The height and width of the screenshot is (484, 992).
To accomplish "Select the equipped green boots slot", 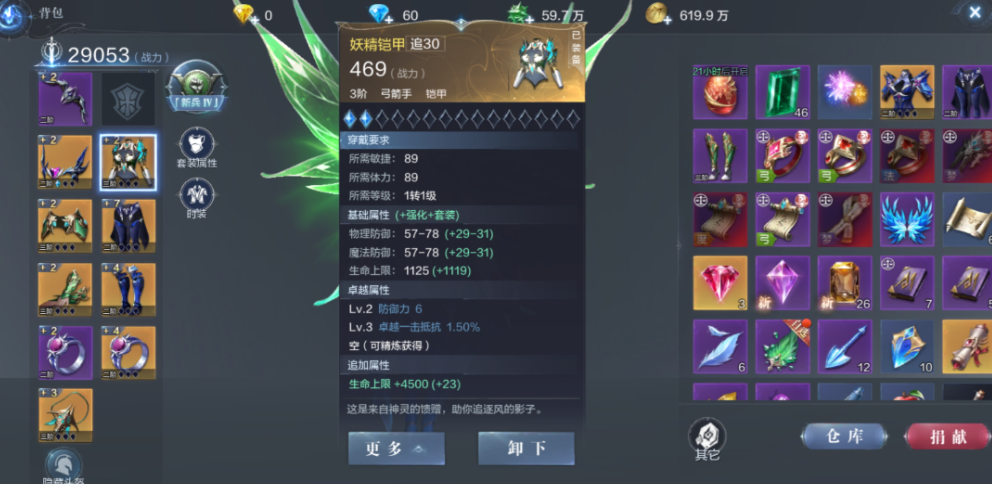I will [65, 289].
